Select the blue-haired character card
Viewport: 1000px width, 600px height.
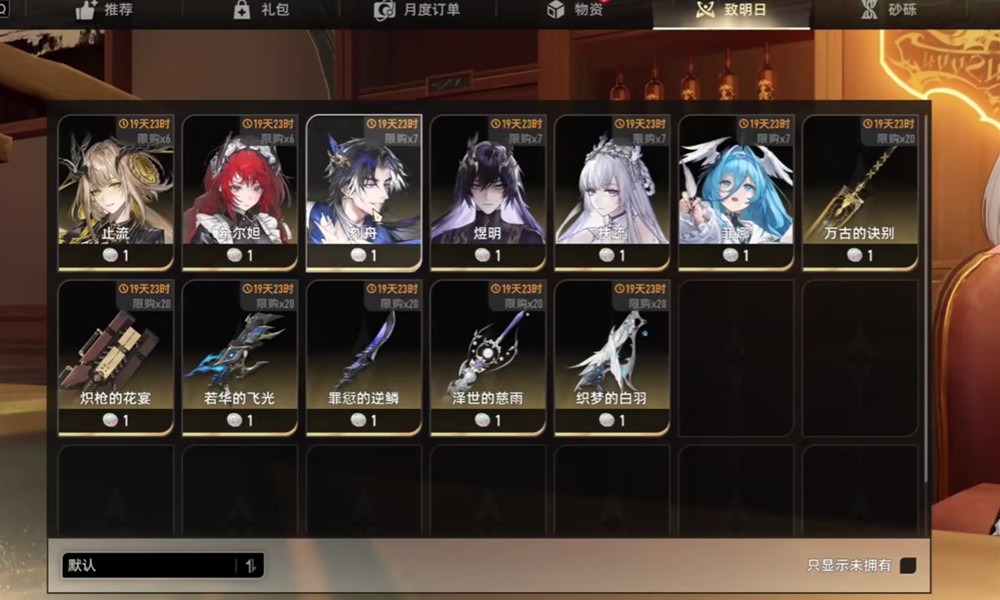736,192
